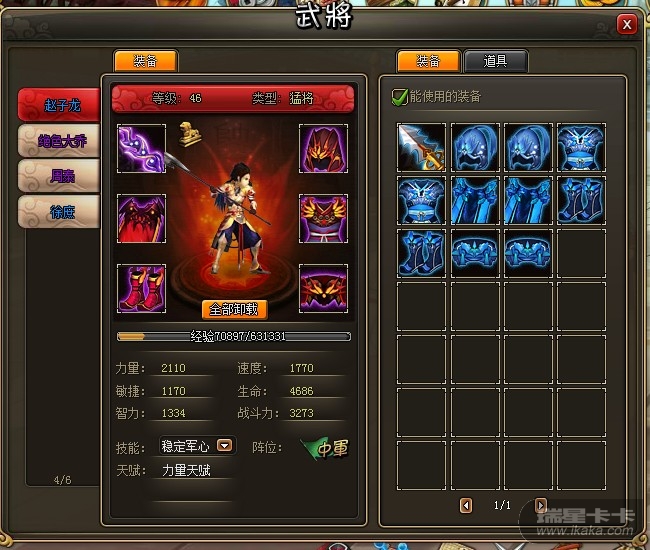
Task: Switch to the 道具 items tab
Action: tap(495, 61)
